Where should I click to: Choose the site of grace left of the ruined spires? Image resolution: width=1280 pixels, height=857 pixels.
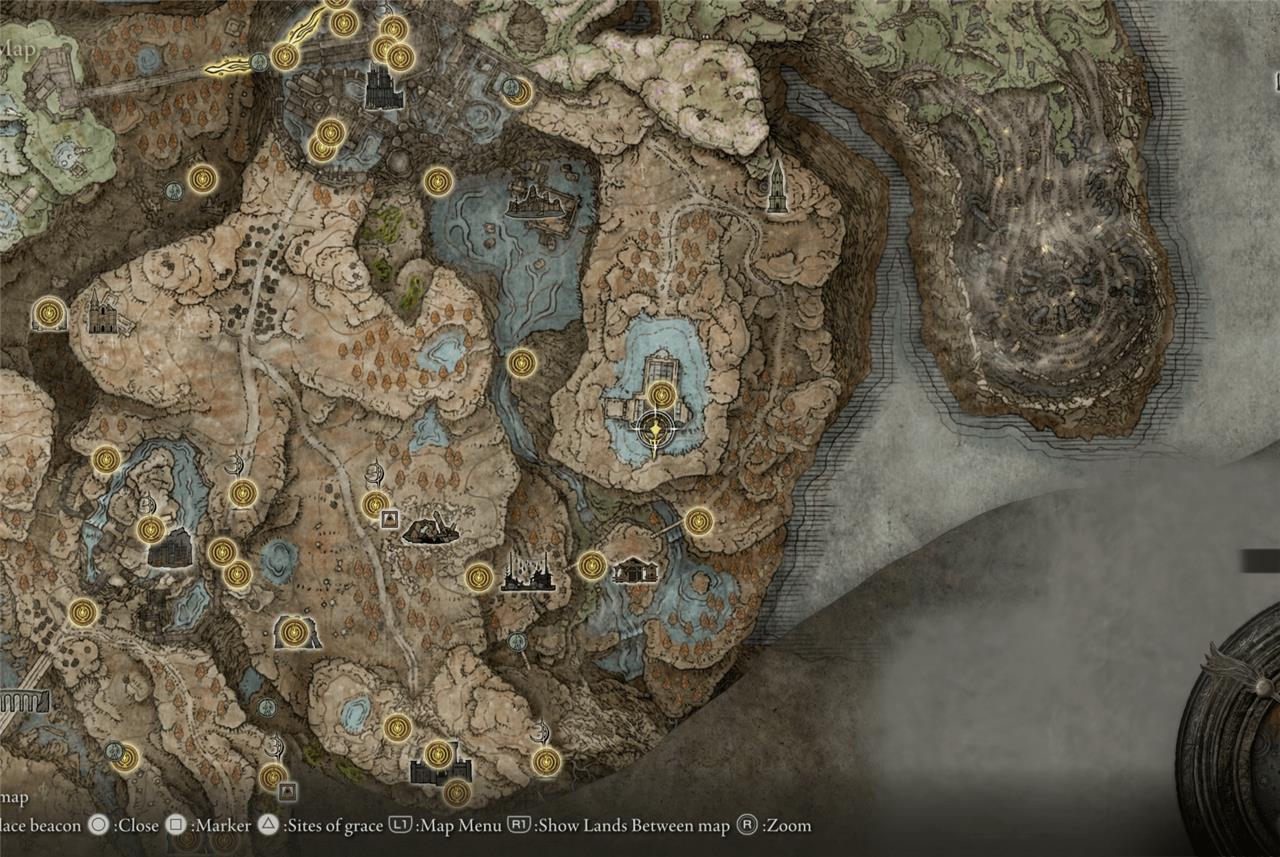click(480, 577)
